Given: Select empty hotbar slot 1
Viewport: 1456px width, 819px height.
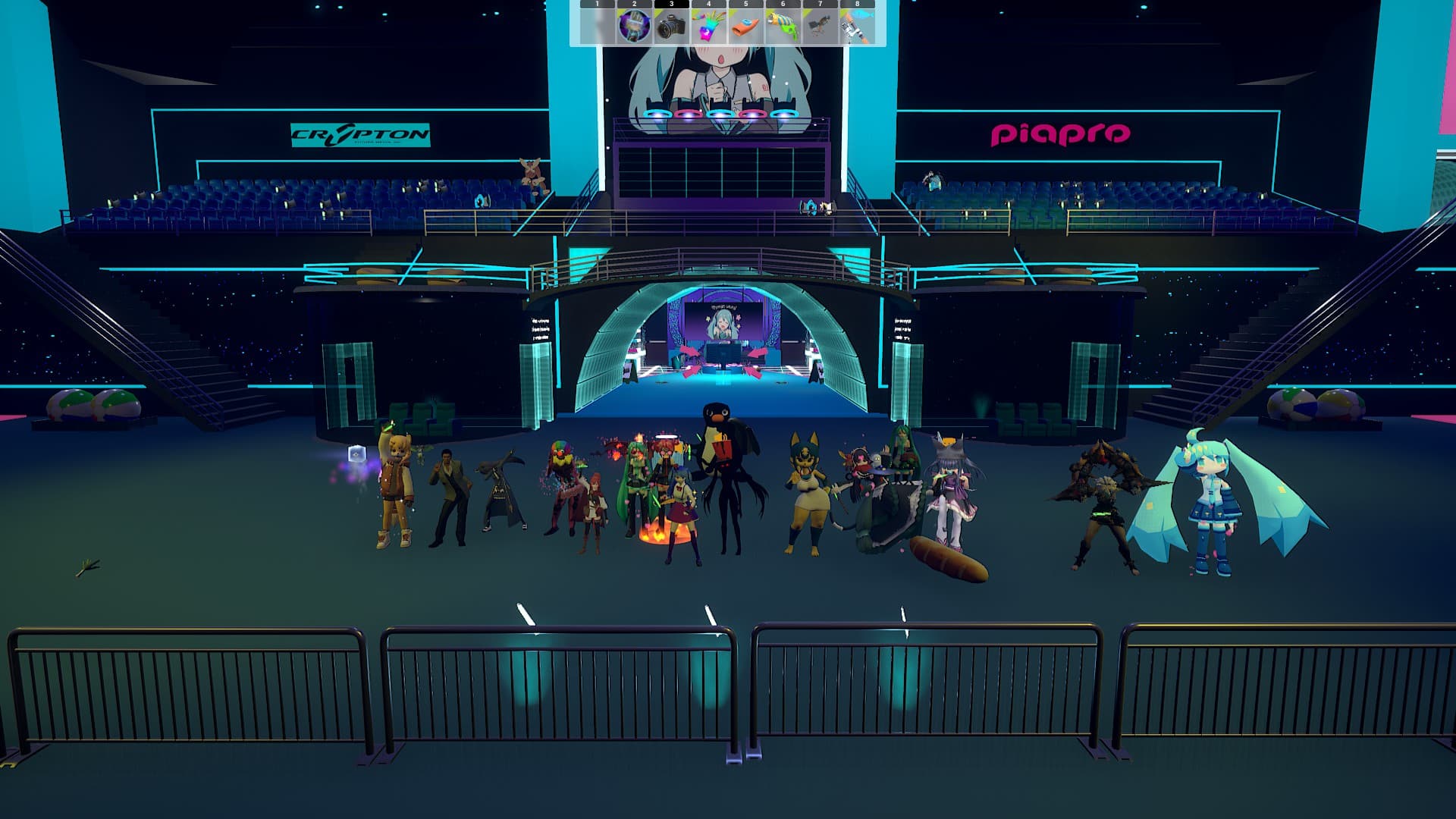Looking at the screenshot, I should click(597, 27).
